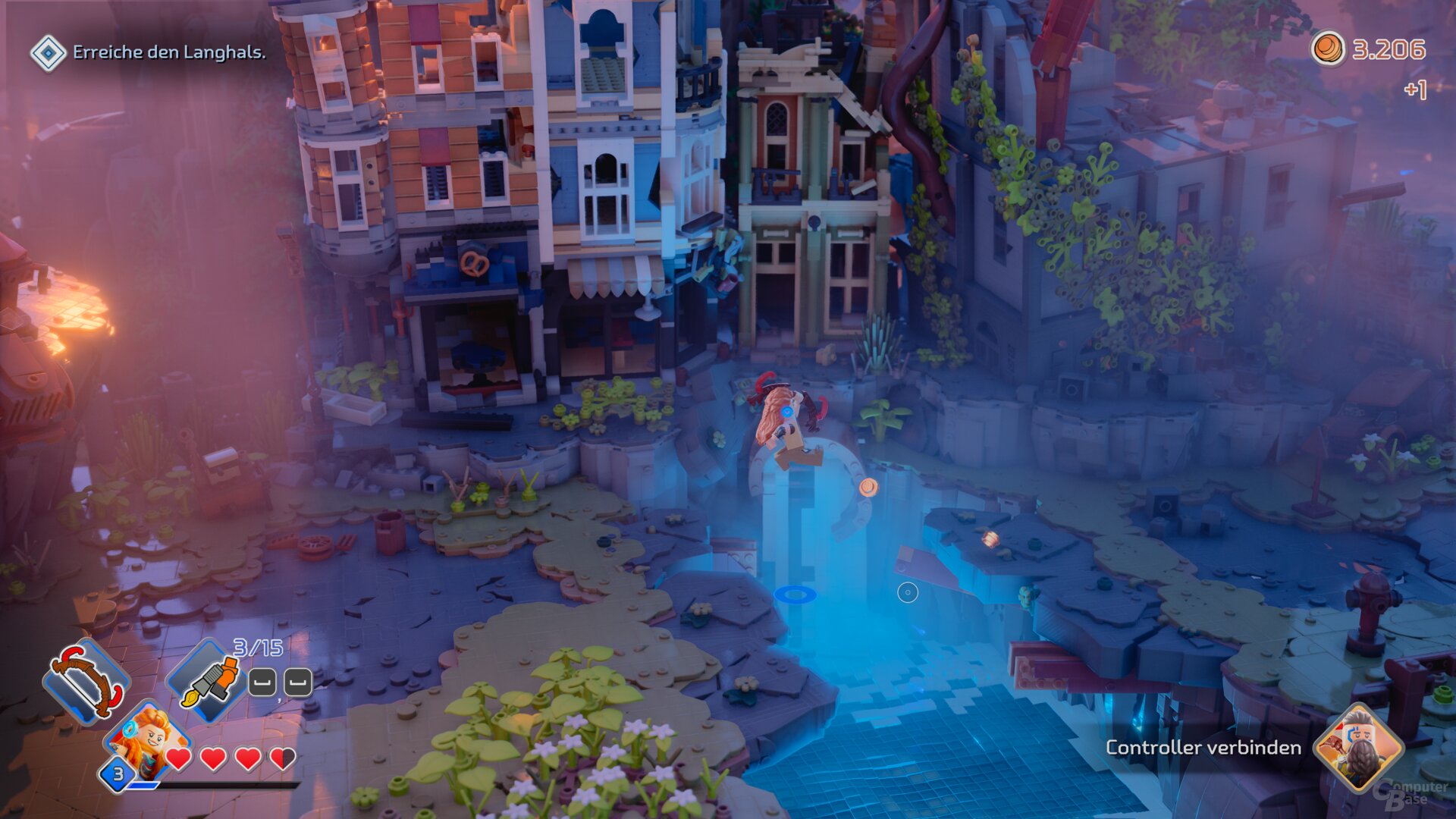The height and width of the screenshot is (819, 1456).
Task: Click the small circular reticle mid-screen
Action: coord(907,591)
